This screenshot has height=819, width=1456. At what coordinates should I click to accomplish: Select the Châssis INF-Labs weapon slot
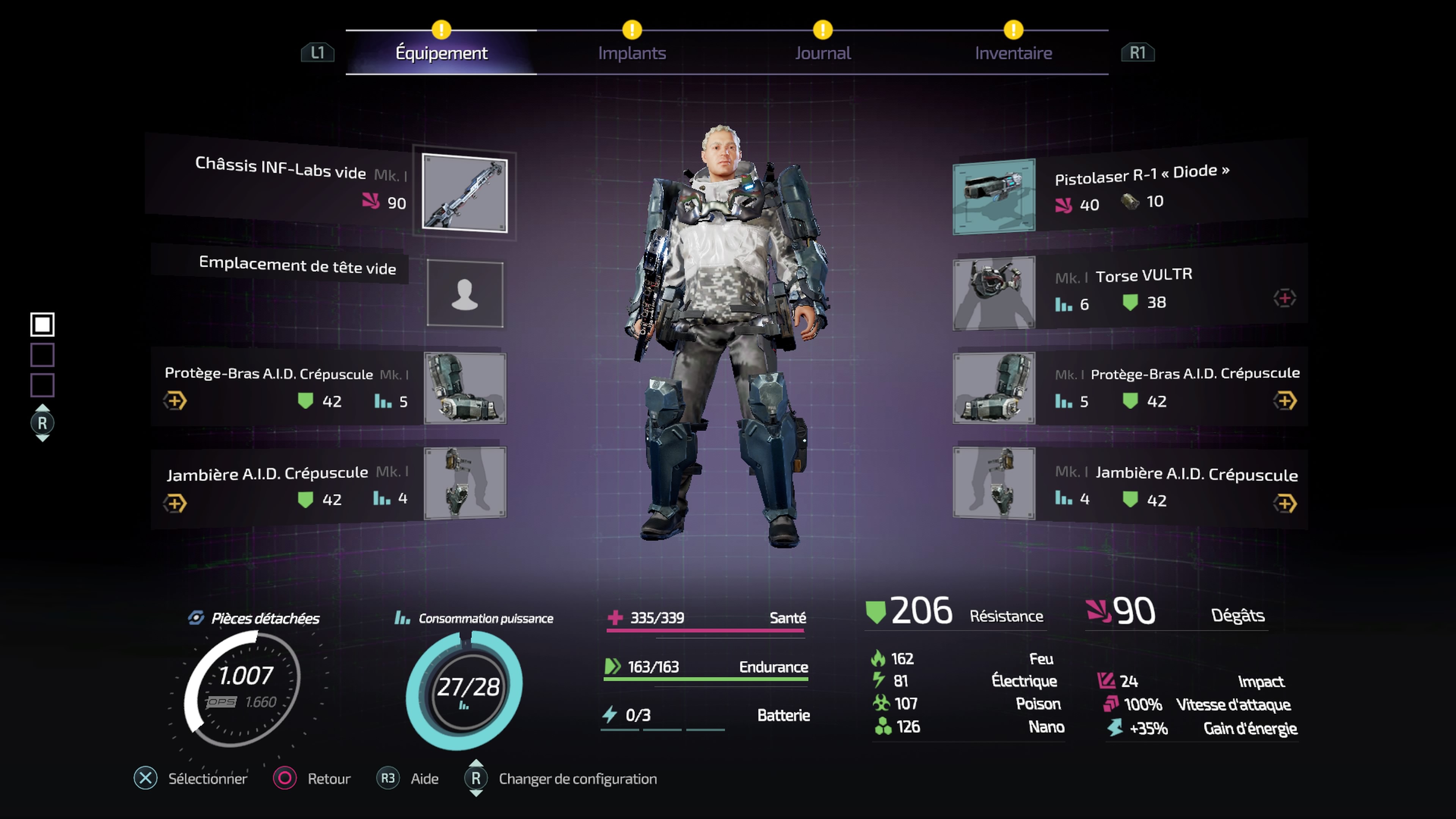[464, 193]
